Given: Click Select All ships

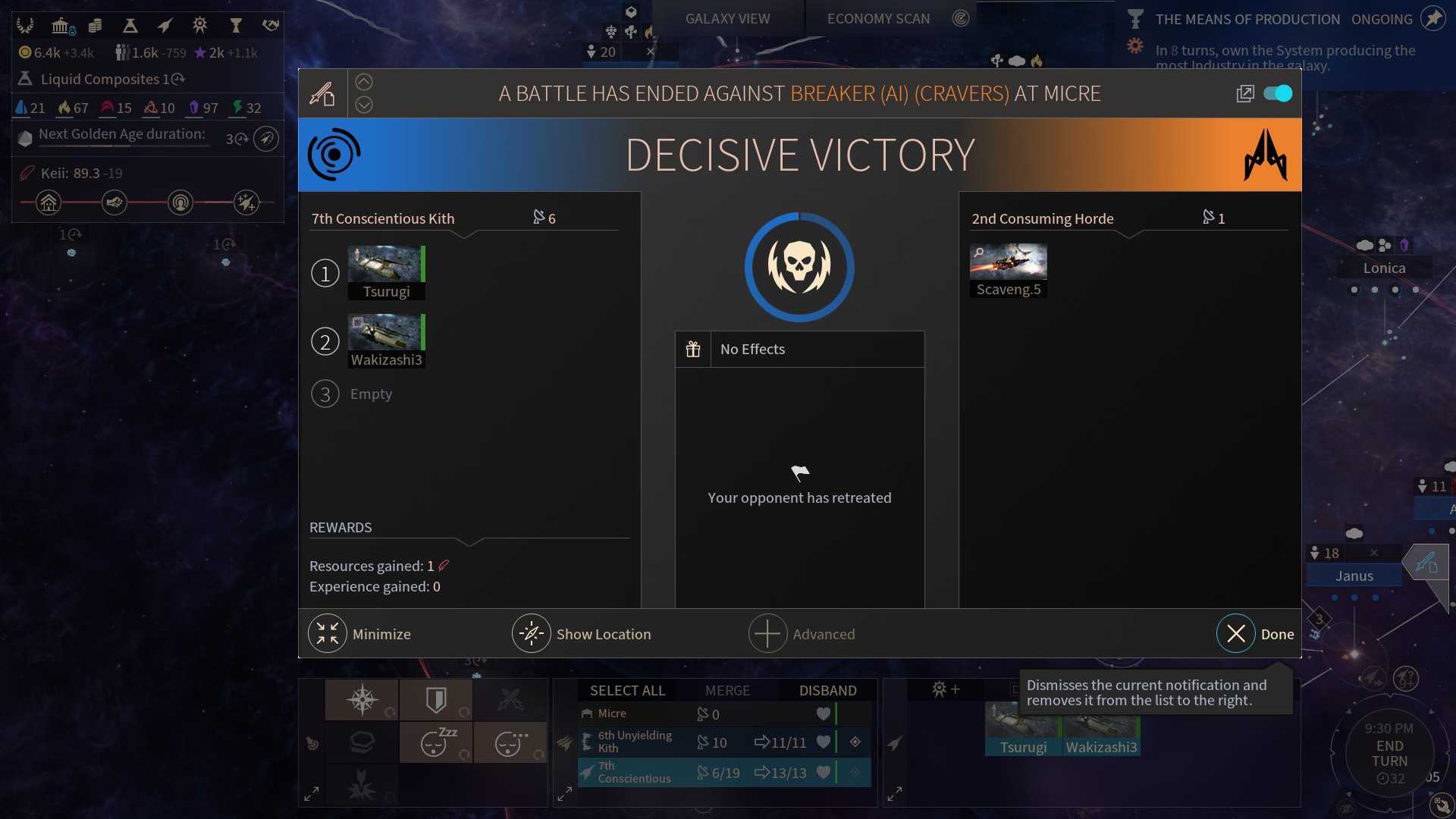Looking at the screenshot, I should pyautogui.click(x=627, y=690).
